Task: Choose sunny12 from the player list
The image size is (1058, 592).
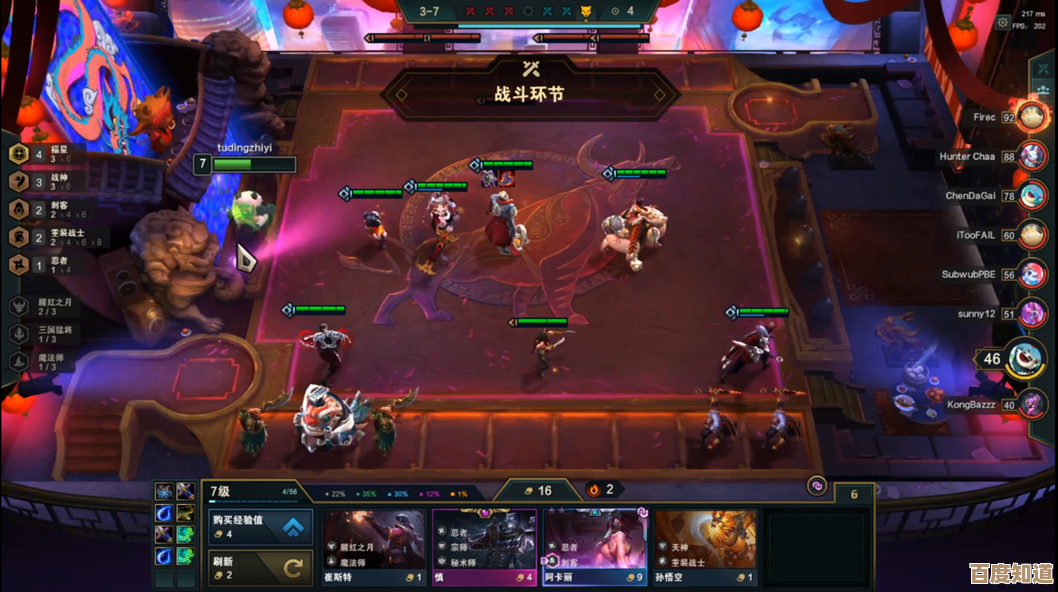Action: (x=1031, y=314)
